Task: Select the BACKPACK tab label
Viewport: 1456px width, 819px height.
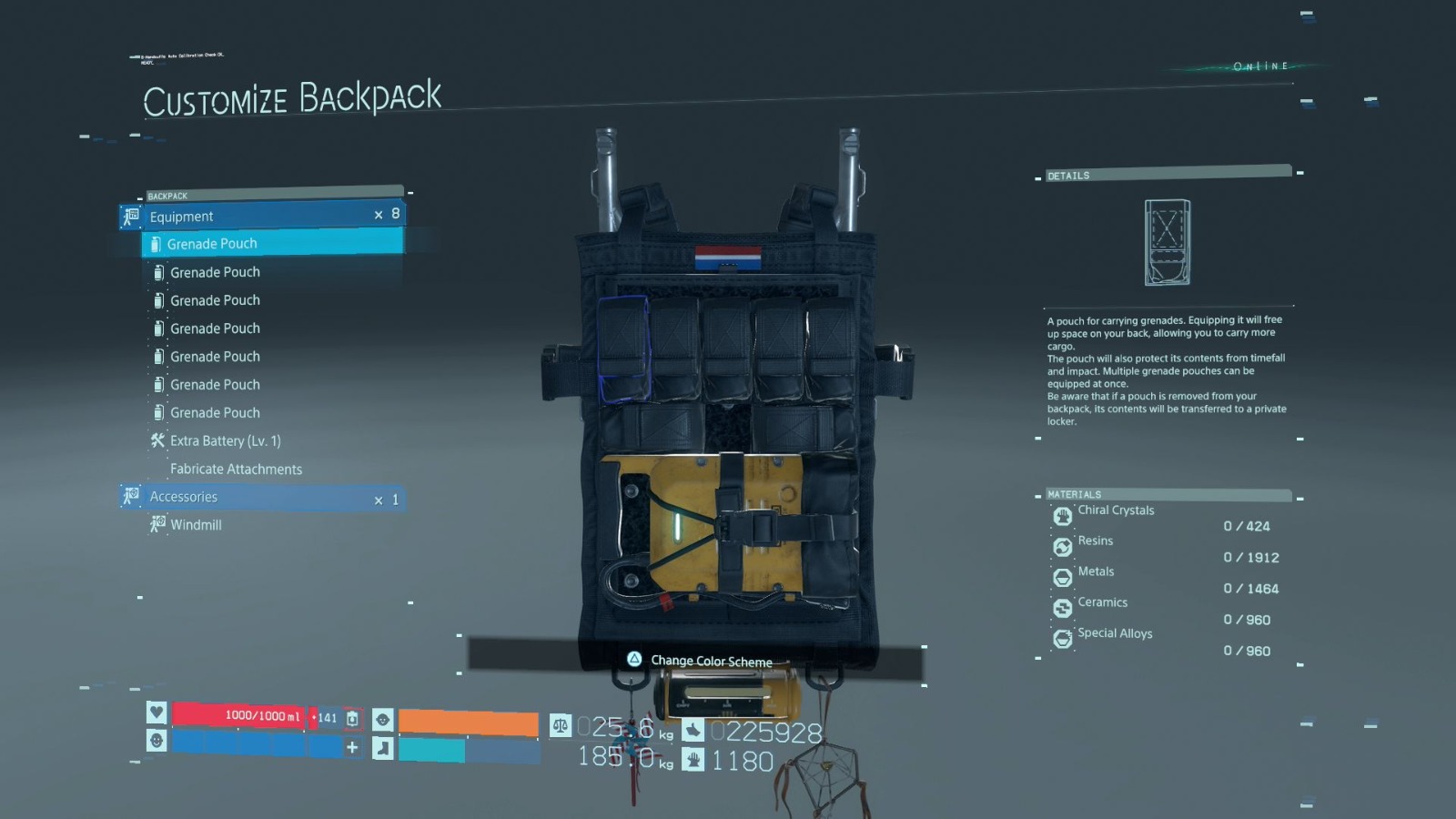Action: coord(168,196)
